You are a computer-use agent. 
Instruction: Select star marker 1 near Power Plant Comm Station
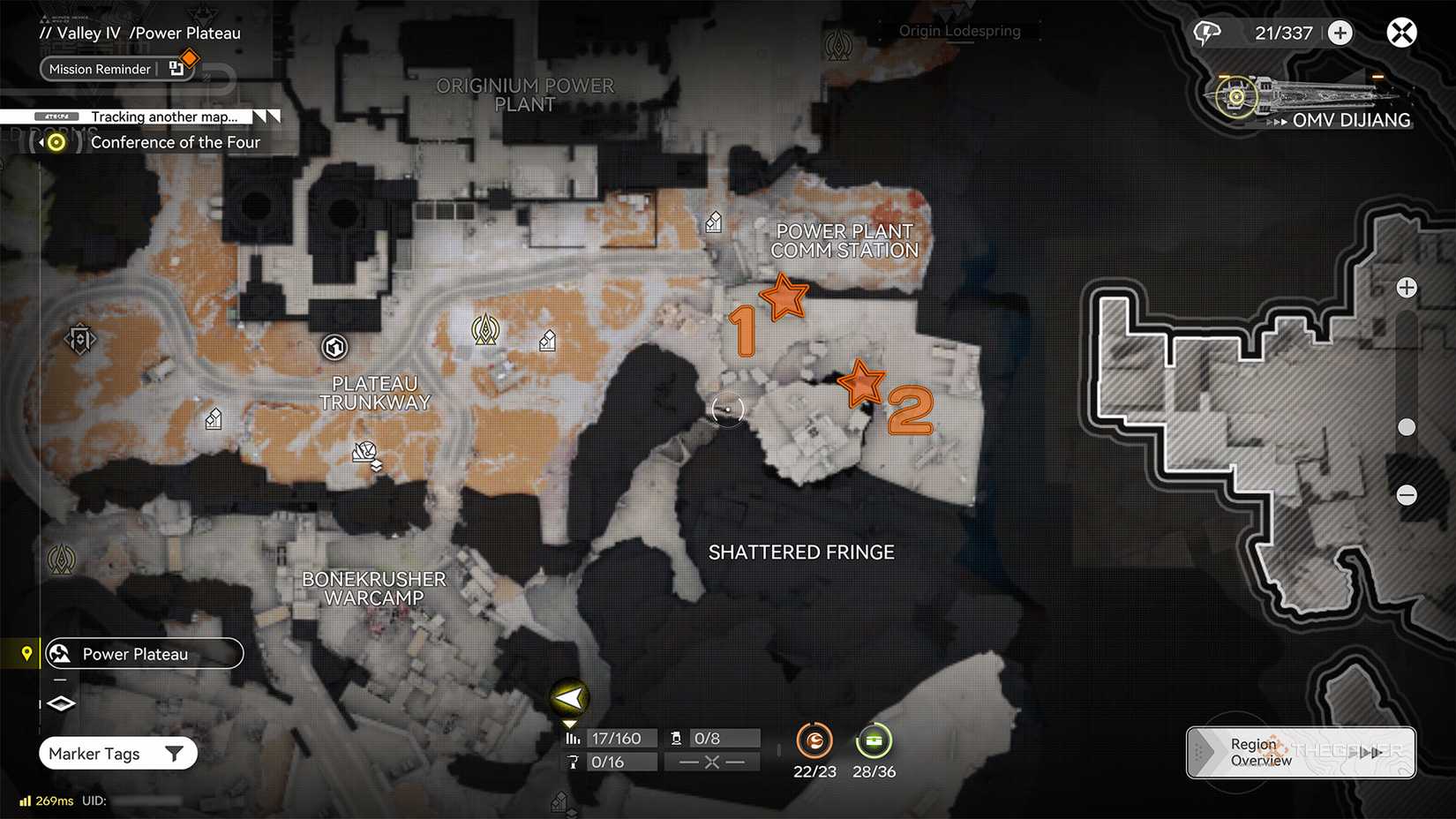coord(784,300)
